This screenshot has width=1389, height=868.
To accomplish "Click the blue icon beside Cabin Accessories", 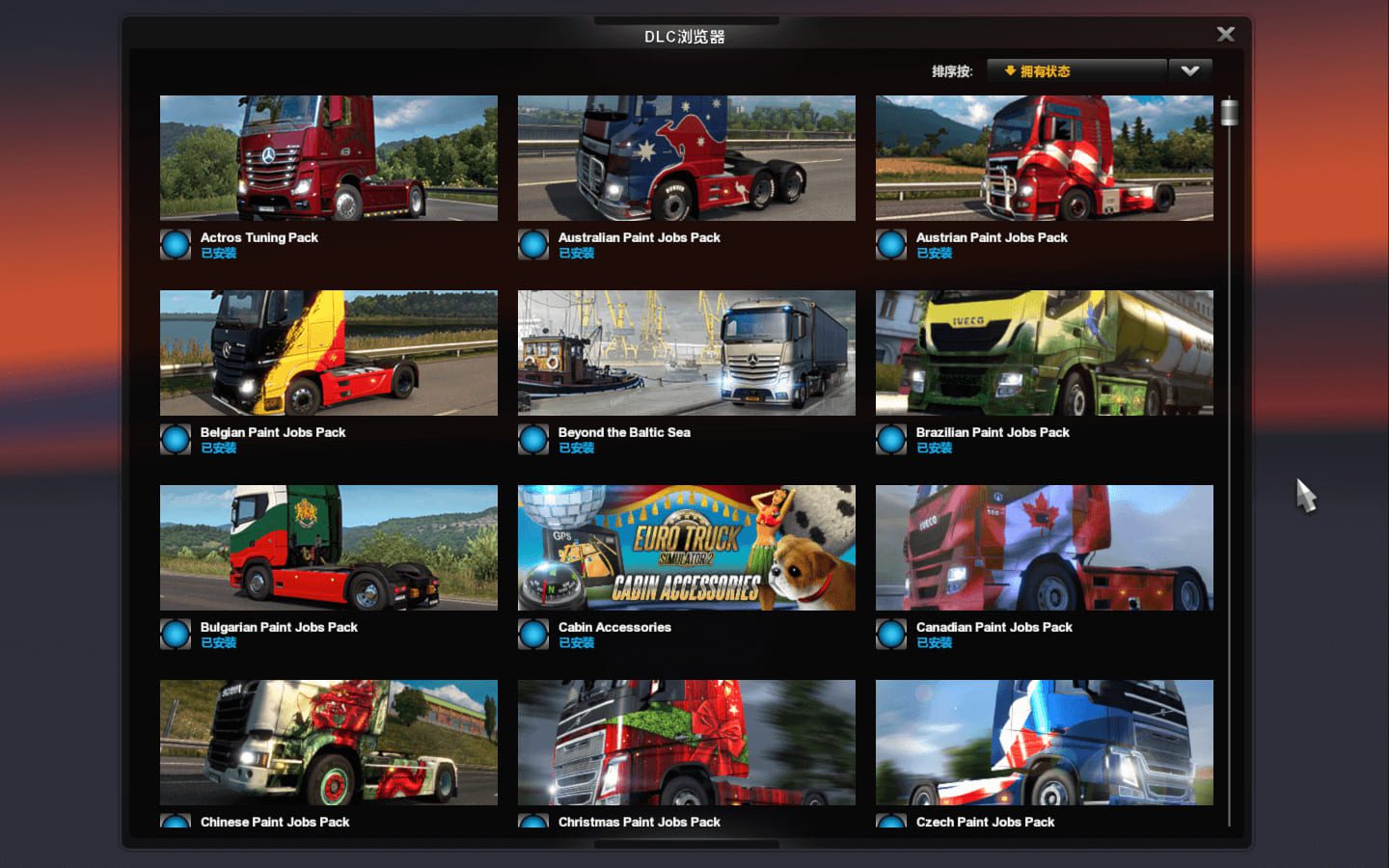I will pyautogui.click(x=533, y=635).
